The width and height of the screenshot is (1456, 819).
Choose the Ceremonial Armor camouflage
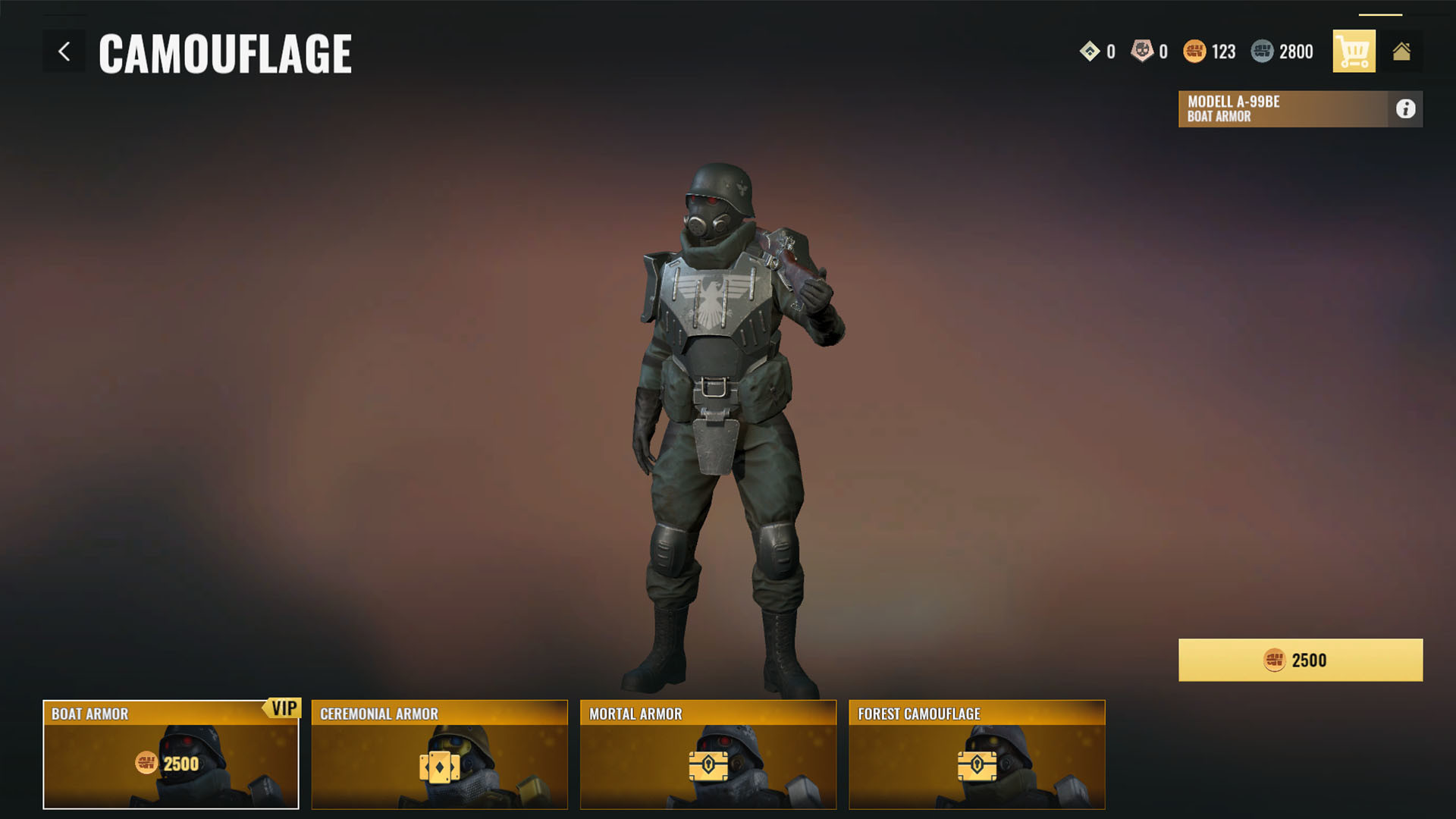click(439, 755)
